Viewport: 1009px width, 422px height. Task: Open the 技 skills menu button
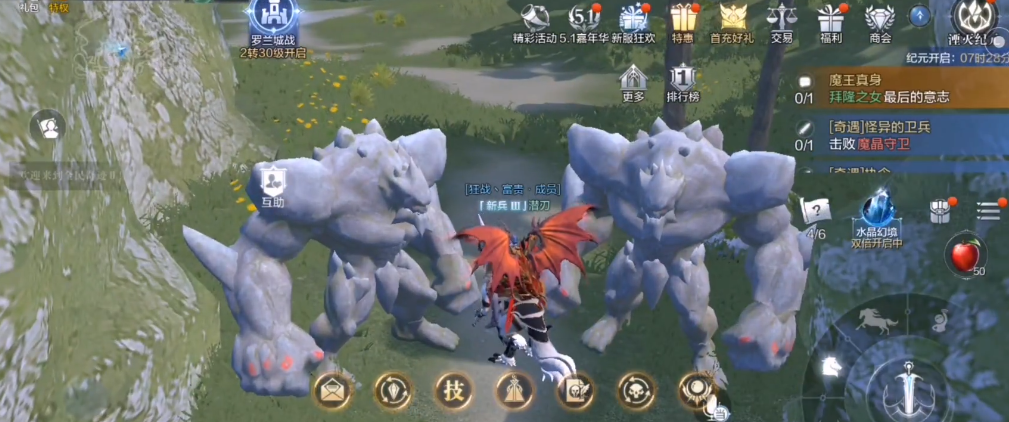tap(453, 391)
